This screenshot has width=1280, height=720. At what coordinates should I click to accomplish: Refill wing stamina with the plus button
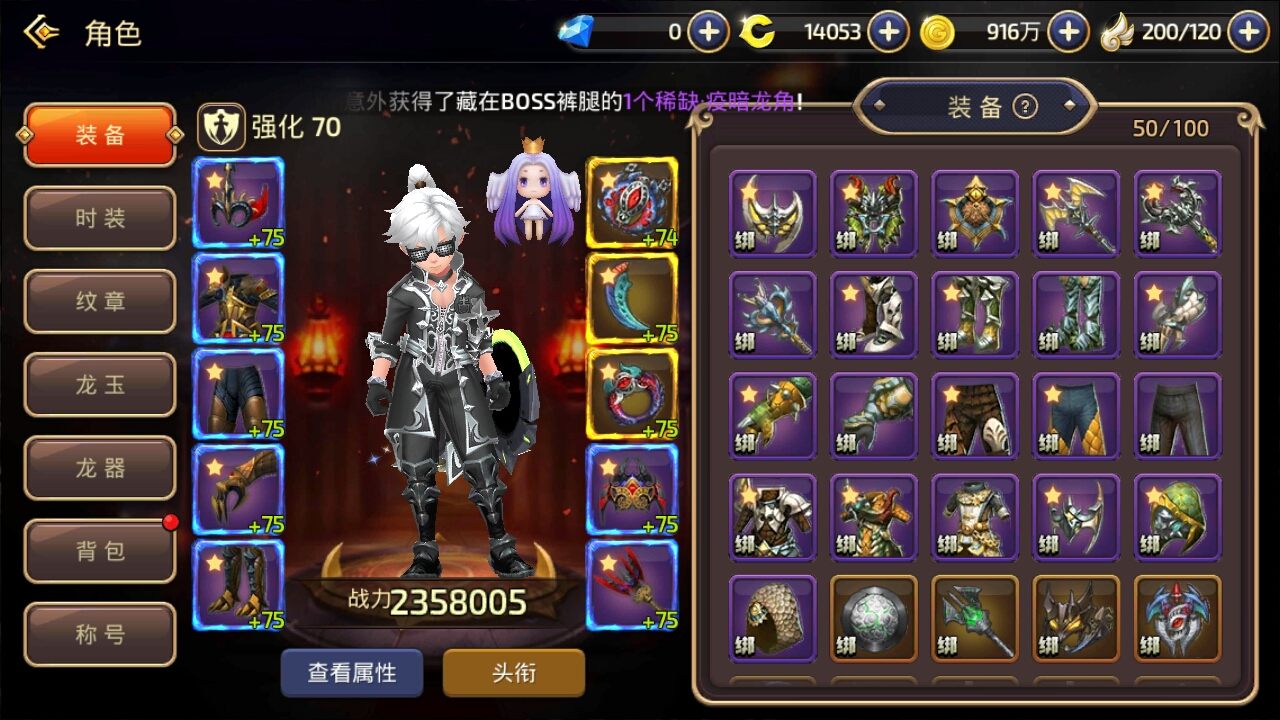click(x=1248, y=32)
